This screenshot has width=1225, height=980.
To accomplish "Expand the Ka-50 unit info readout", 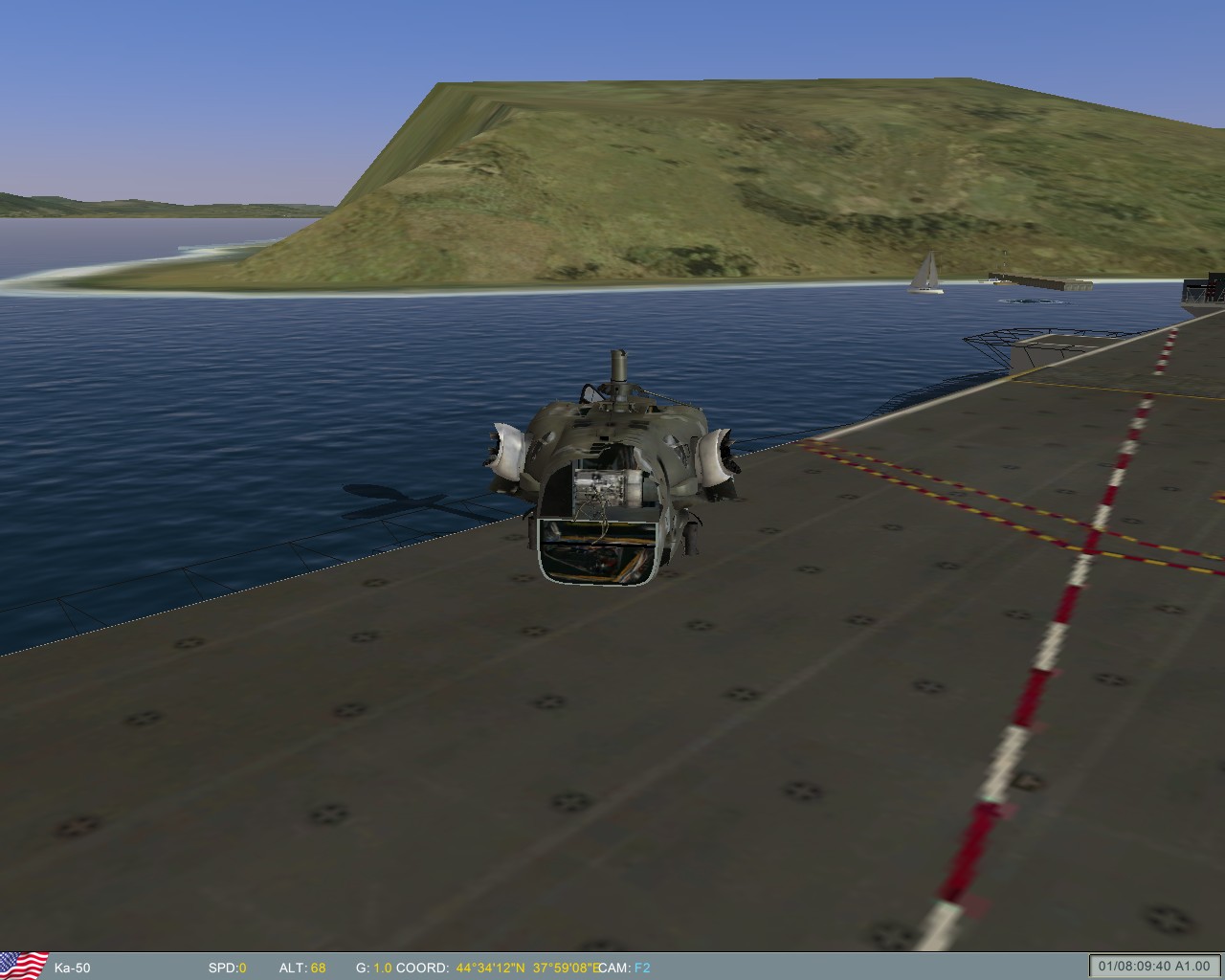I will point(74,969).
